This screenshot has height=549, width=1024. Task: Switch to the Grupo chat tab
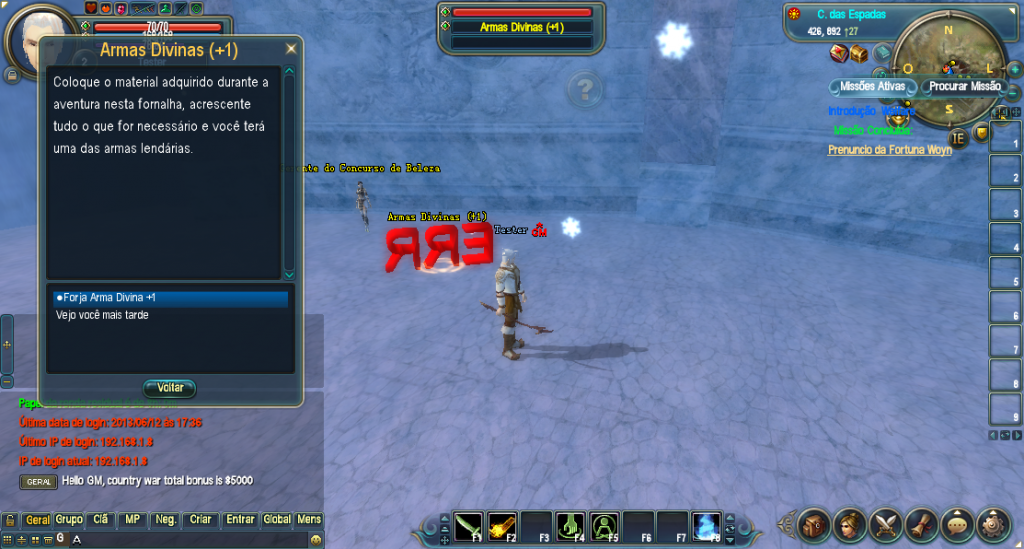click(x=69, y=520)
